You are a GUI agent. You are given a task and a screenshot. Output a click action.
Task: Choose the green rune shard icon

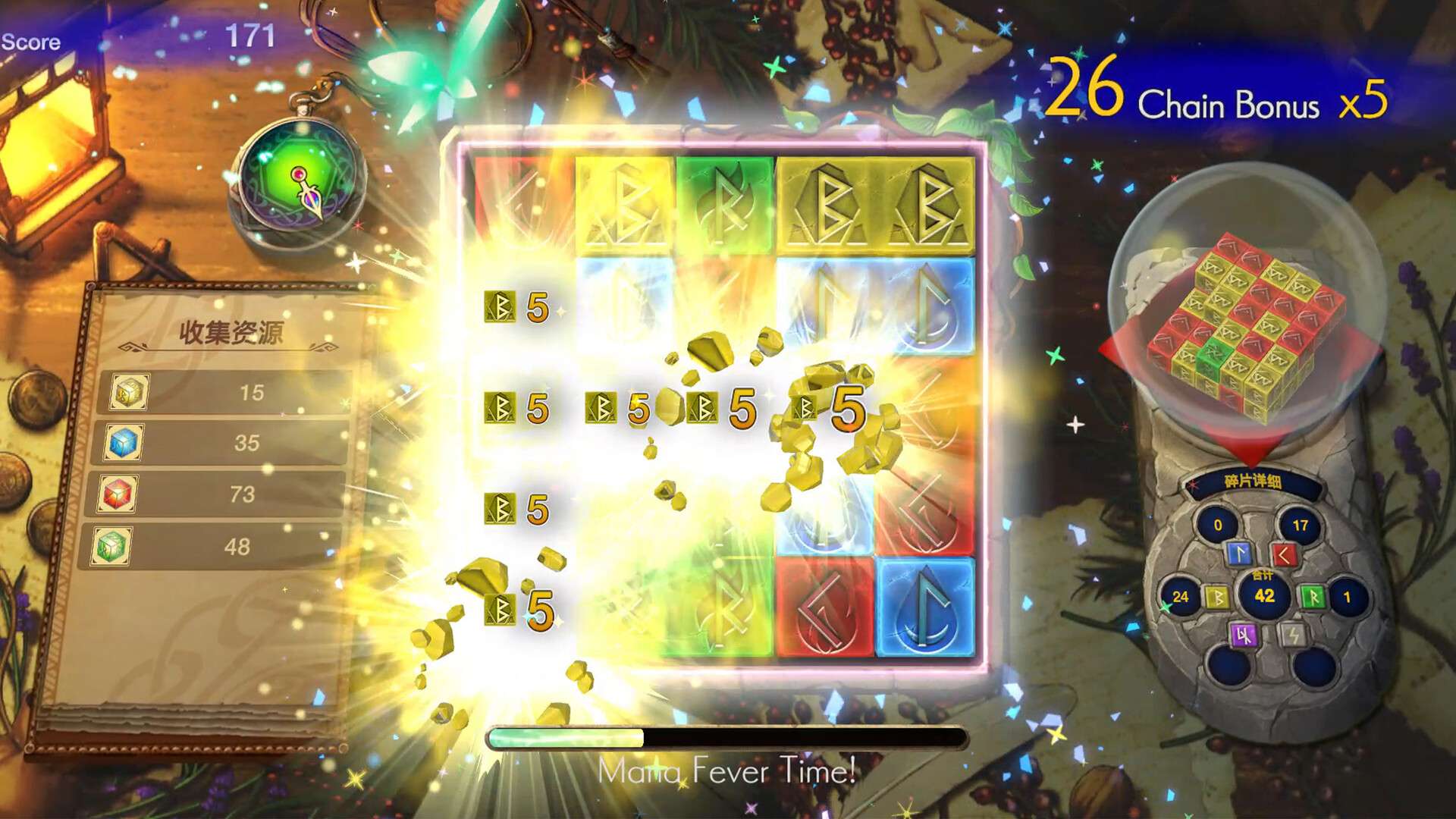[1313, 598]
